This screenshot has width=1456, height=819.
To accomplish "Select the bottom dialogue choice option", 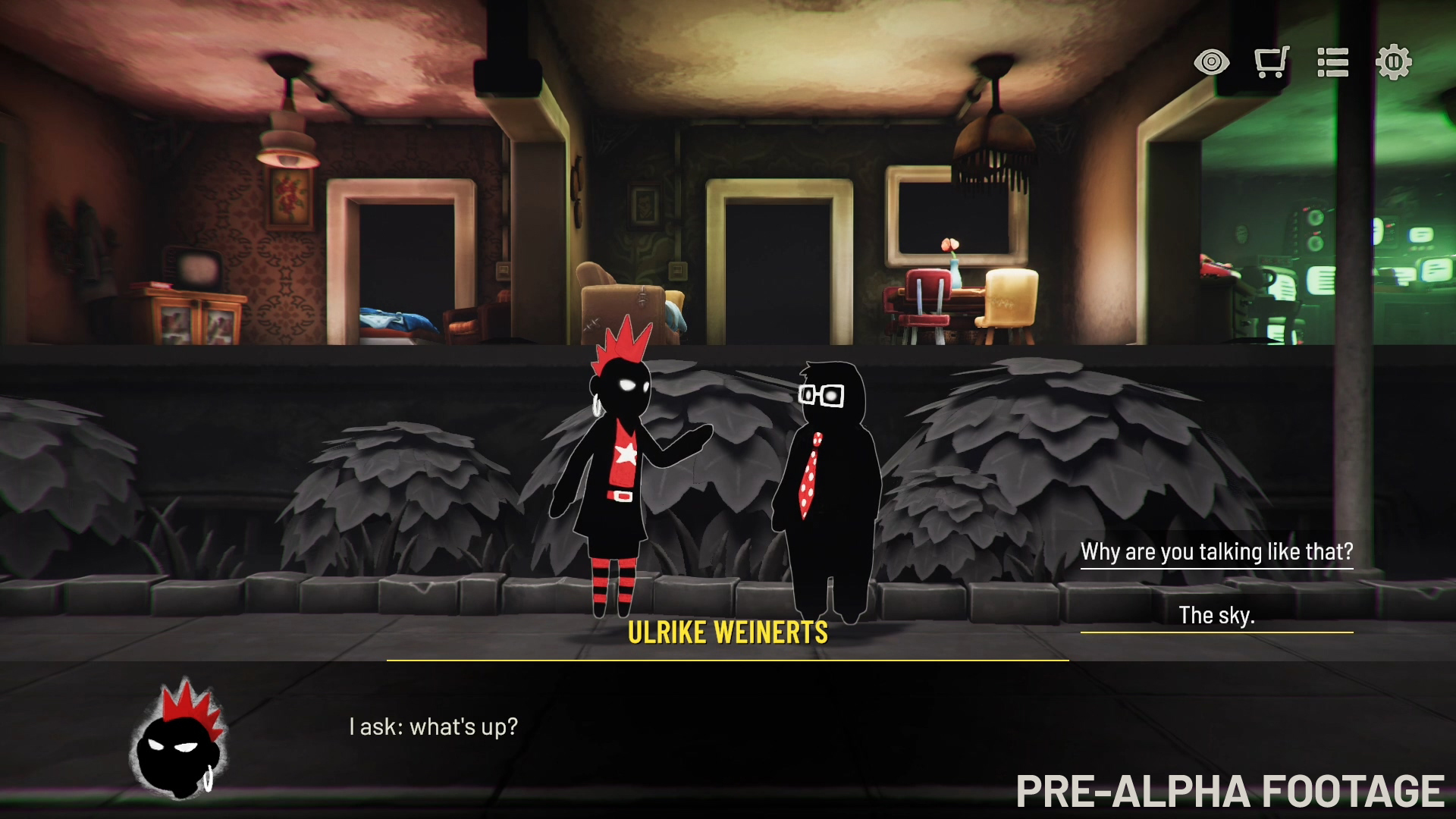I will [x=1217, y=615].
